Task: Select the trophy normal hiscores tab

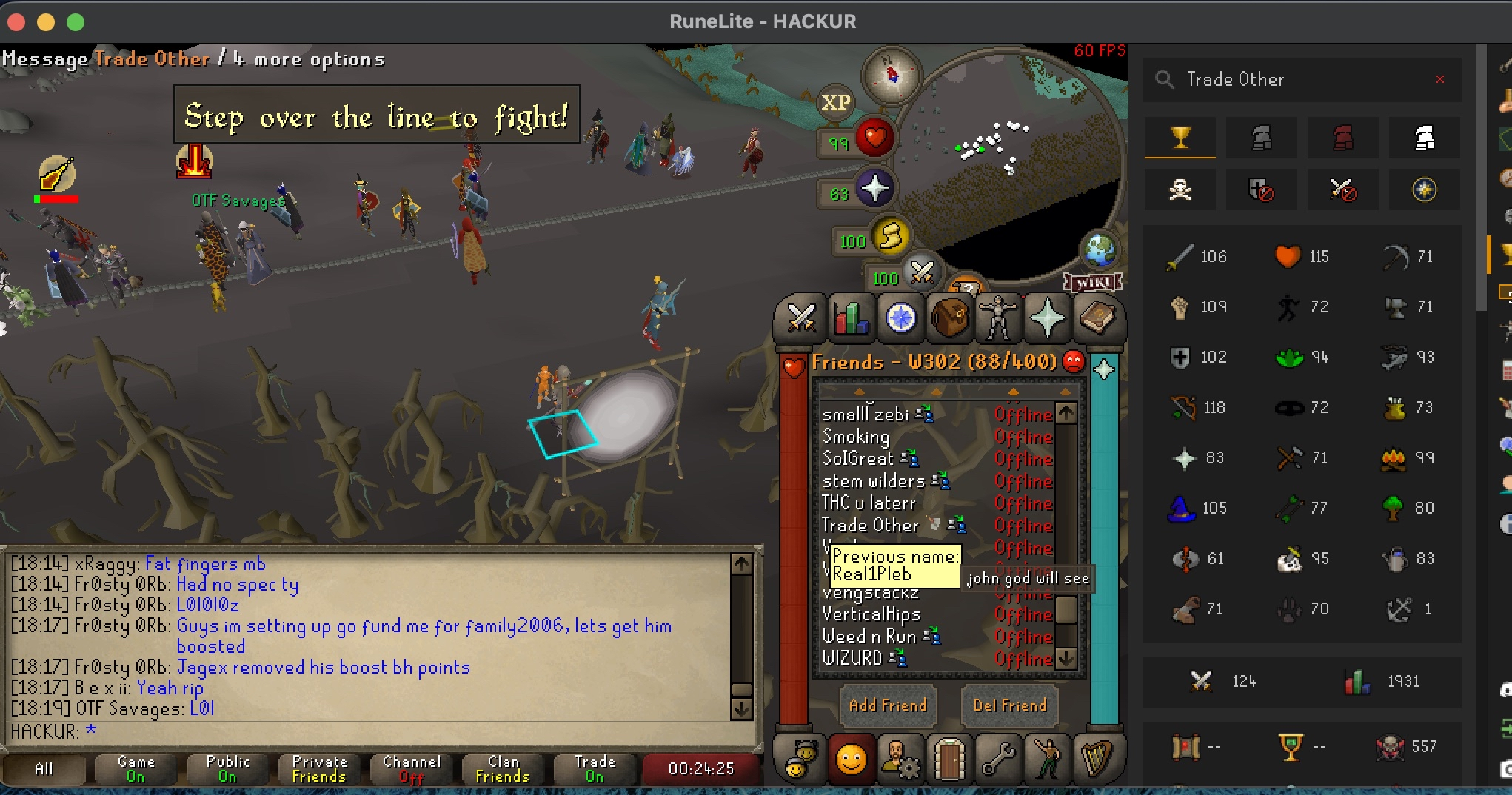Action: tap(1180, 138)
